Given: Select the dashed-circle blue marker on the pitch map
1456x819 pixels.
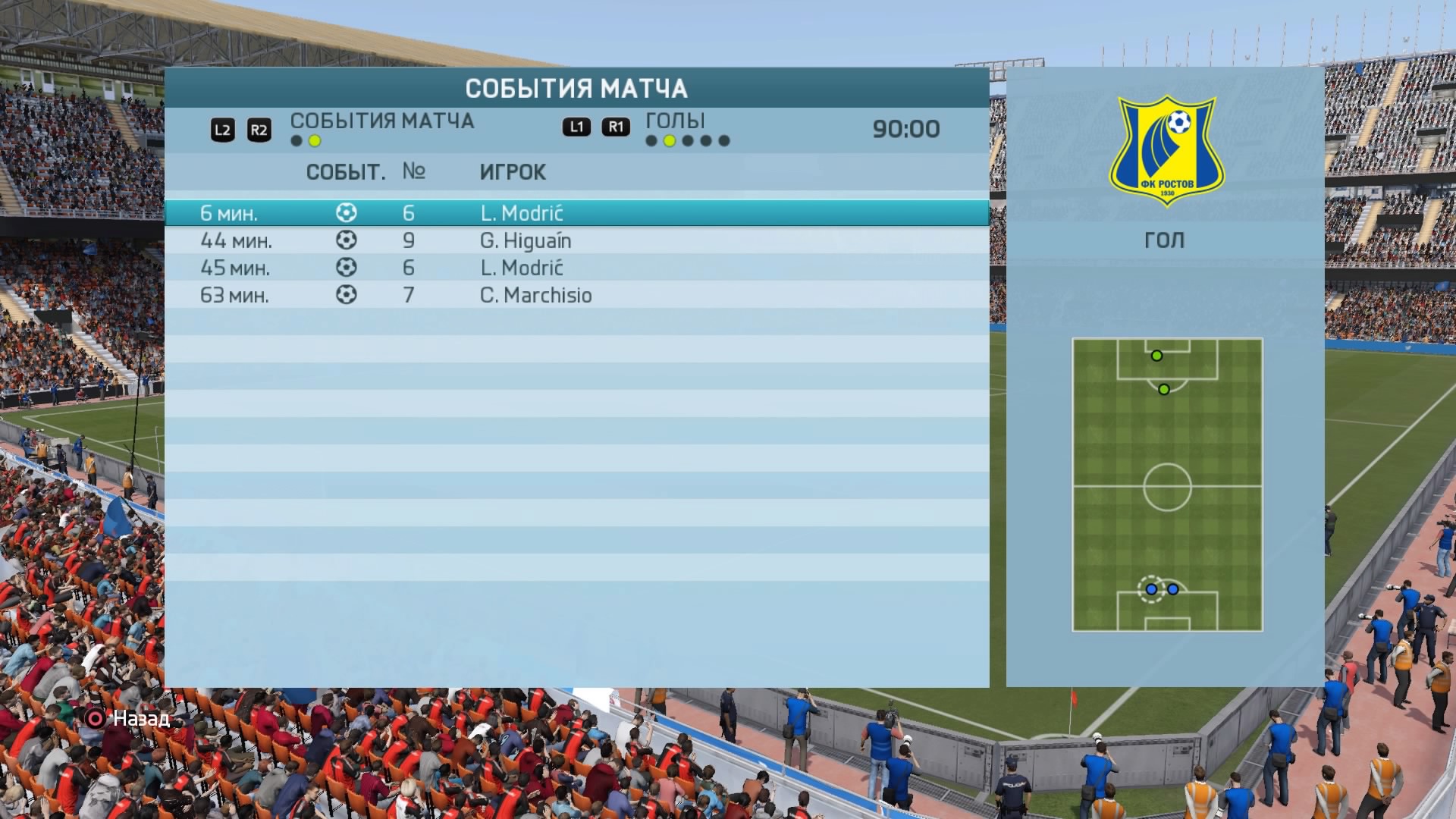Looking at the screenshot, I should [1151, 589].
